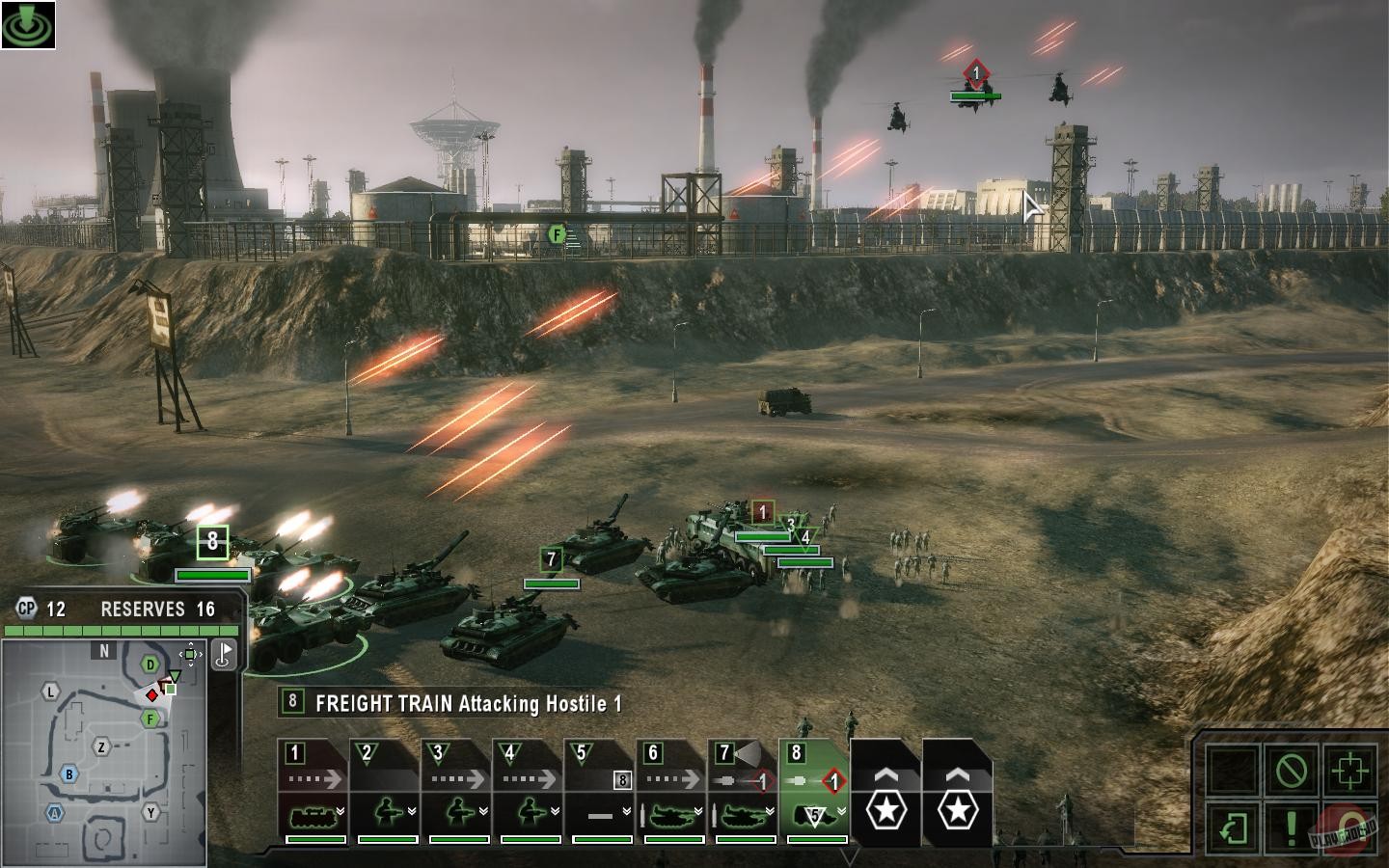Viewport: 1389px width, 868px height.
Task: Click the flag ping button beside minimap
Action: click(224, 655)
